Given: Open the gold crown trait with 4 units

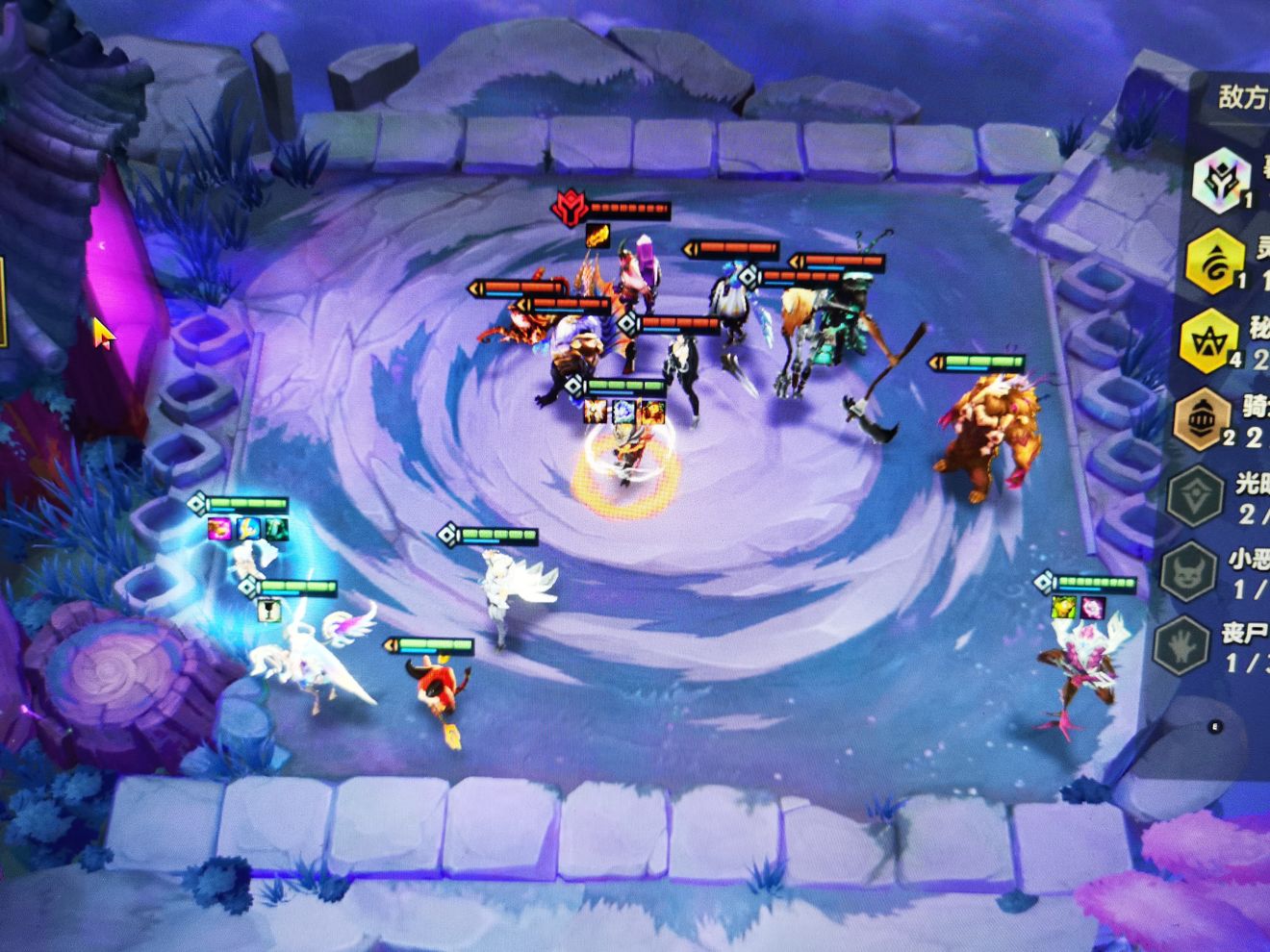Looking at the screenshot, I should click(x=1208, y=339).
